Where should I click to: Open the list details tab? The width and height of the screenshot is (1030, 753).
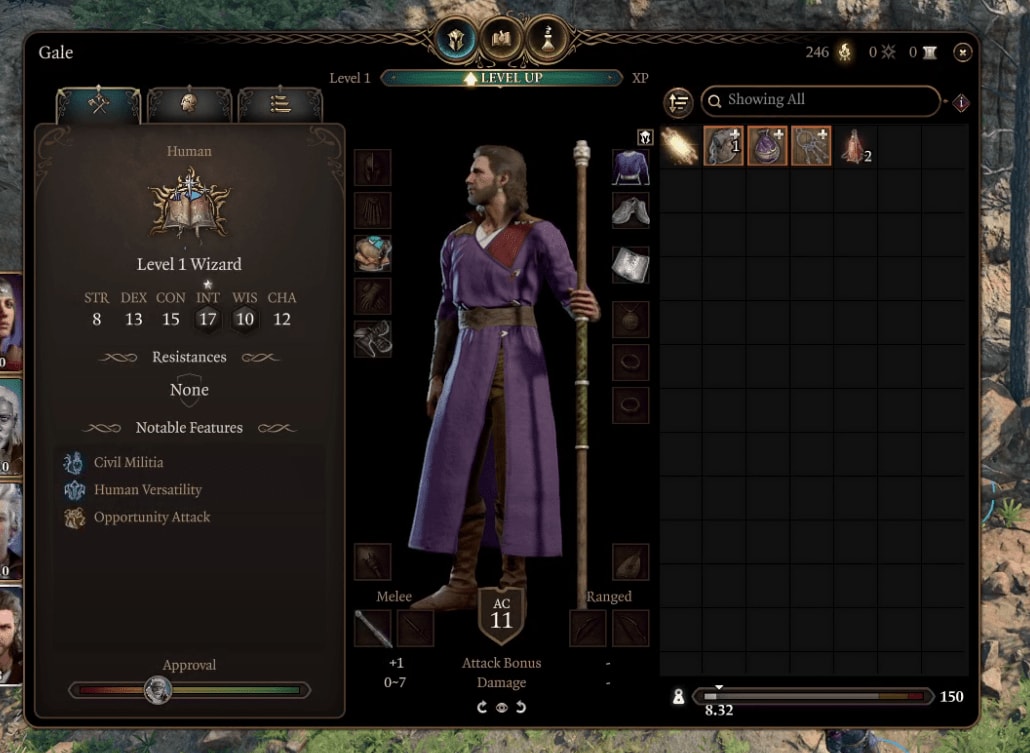click(x=279, y=104)
